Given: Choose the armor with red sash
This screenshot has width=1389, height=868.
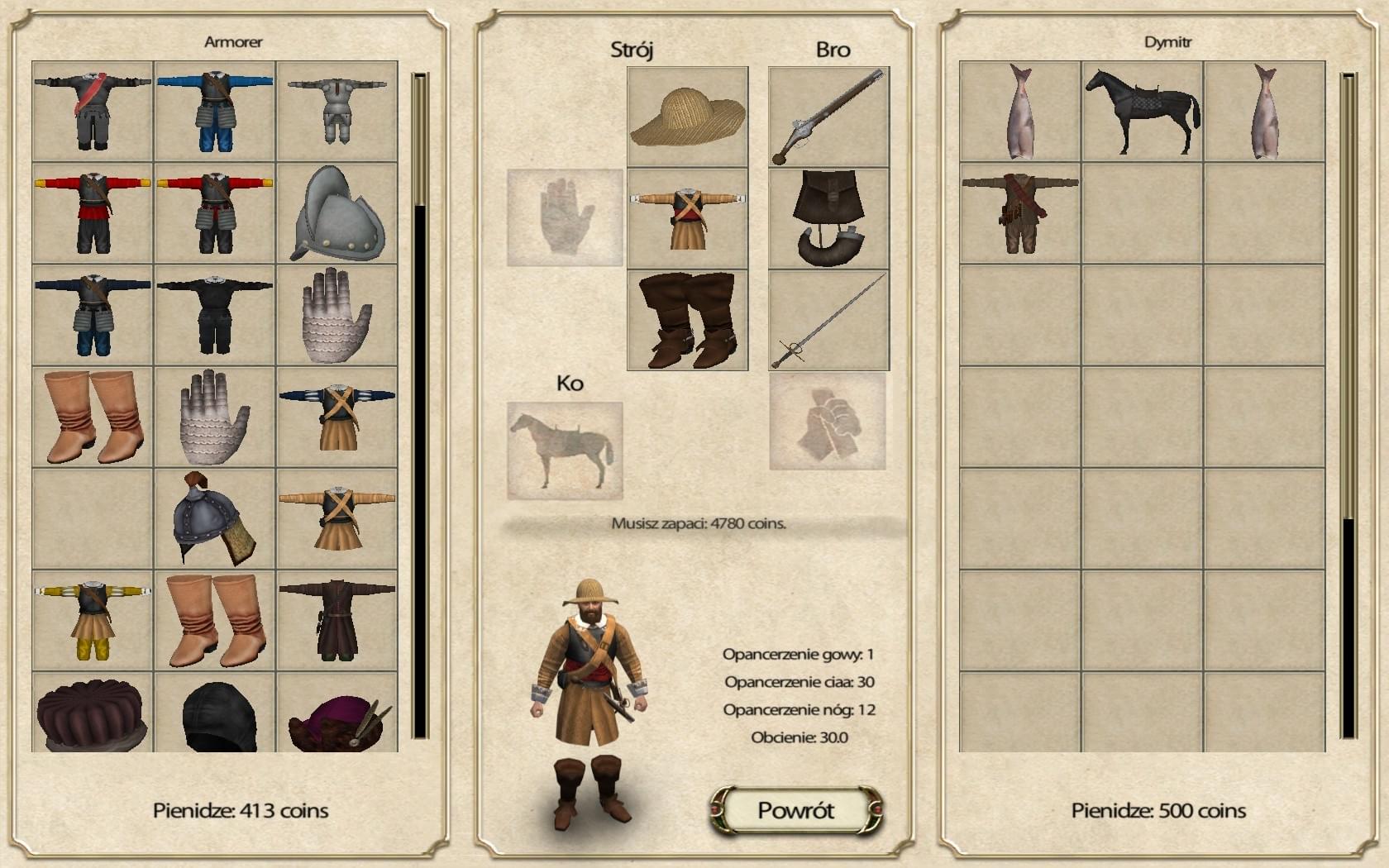Looking at the screenshot, I should pos(93,112).
